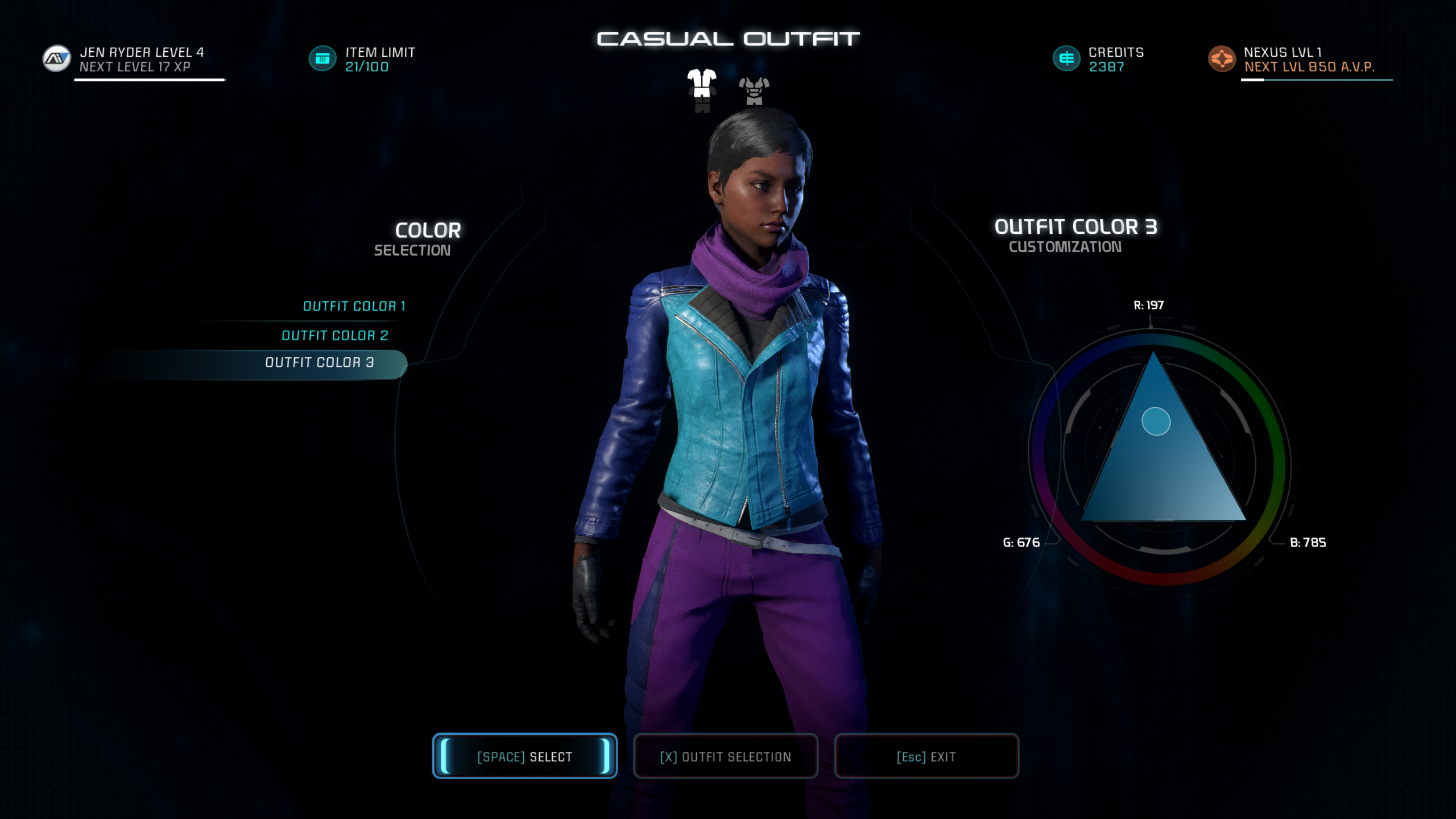The height and width of the screenshot is (819, 1456).
Task: Highlight the Outfit Color 3 row
Action: [x=319, y=363]
